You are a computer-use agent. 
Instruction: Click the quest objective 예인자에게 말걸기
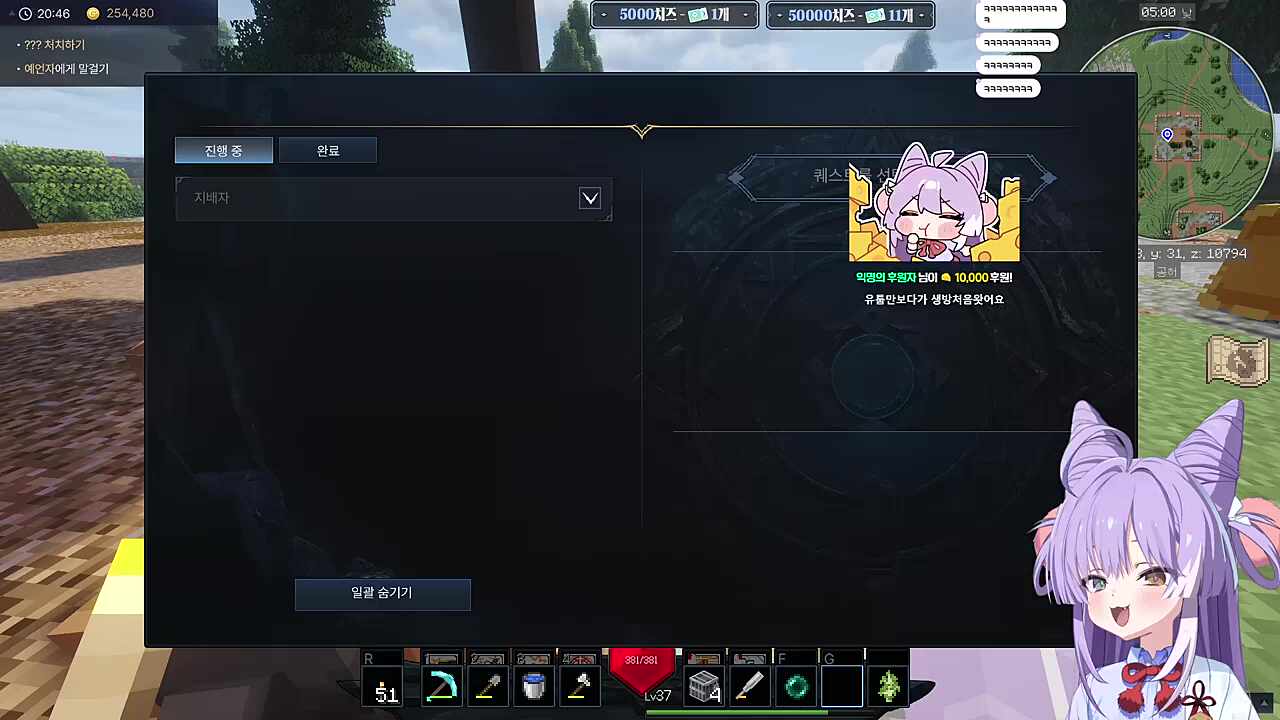click(x=67, y=68)
